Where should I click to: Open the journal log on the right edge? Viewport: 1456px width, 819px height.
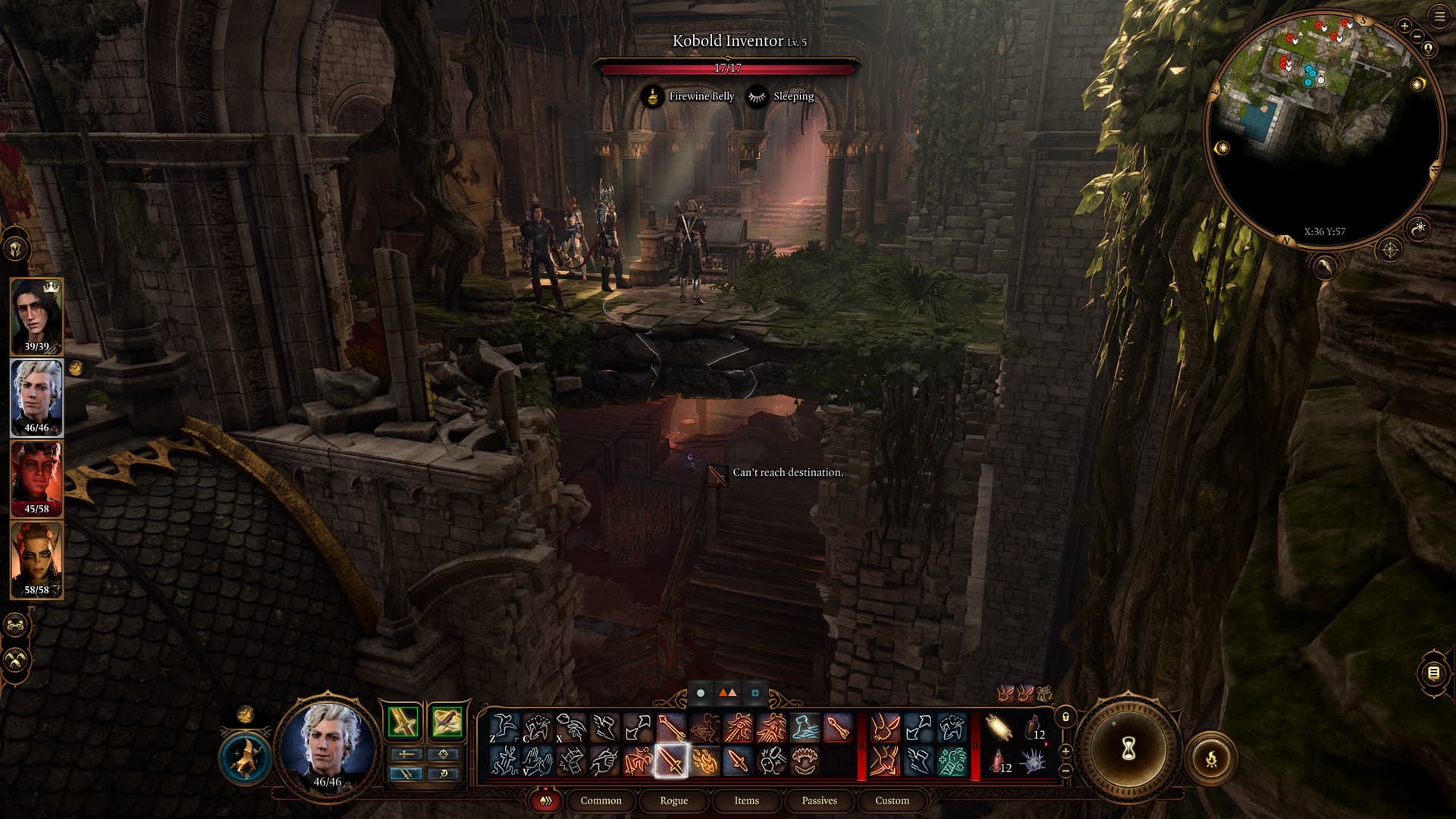point(1433,673)
